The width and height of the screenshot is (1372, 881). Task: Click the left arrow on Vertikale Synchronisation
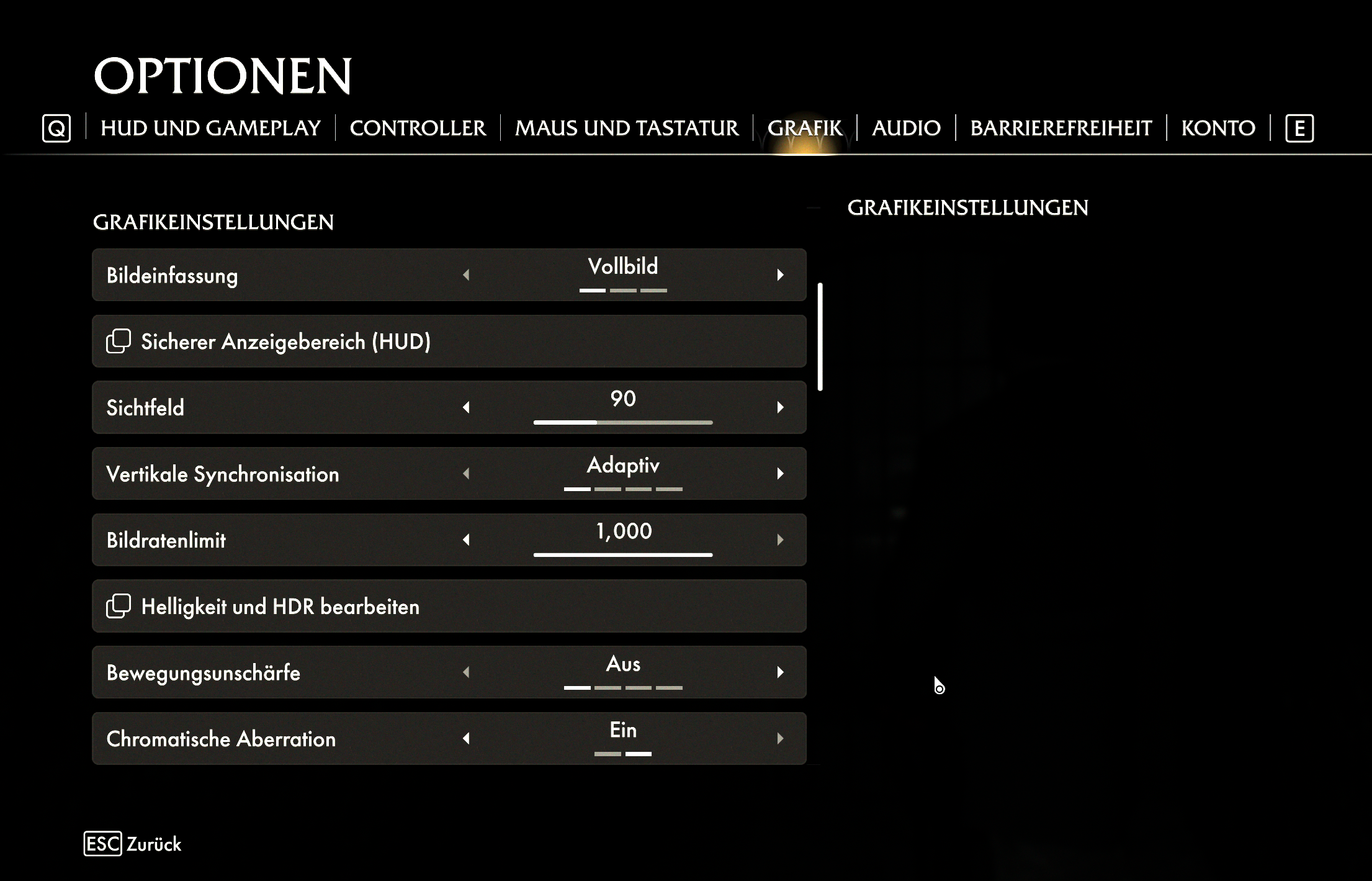(467, 473)
